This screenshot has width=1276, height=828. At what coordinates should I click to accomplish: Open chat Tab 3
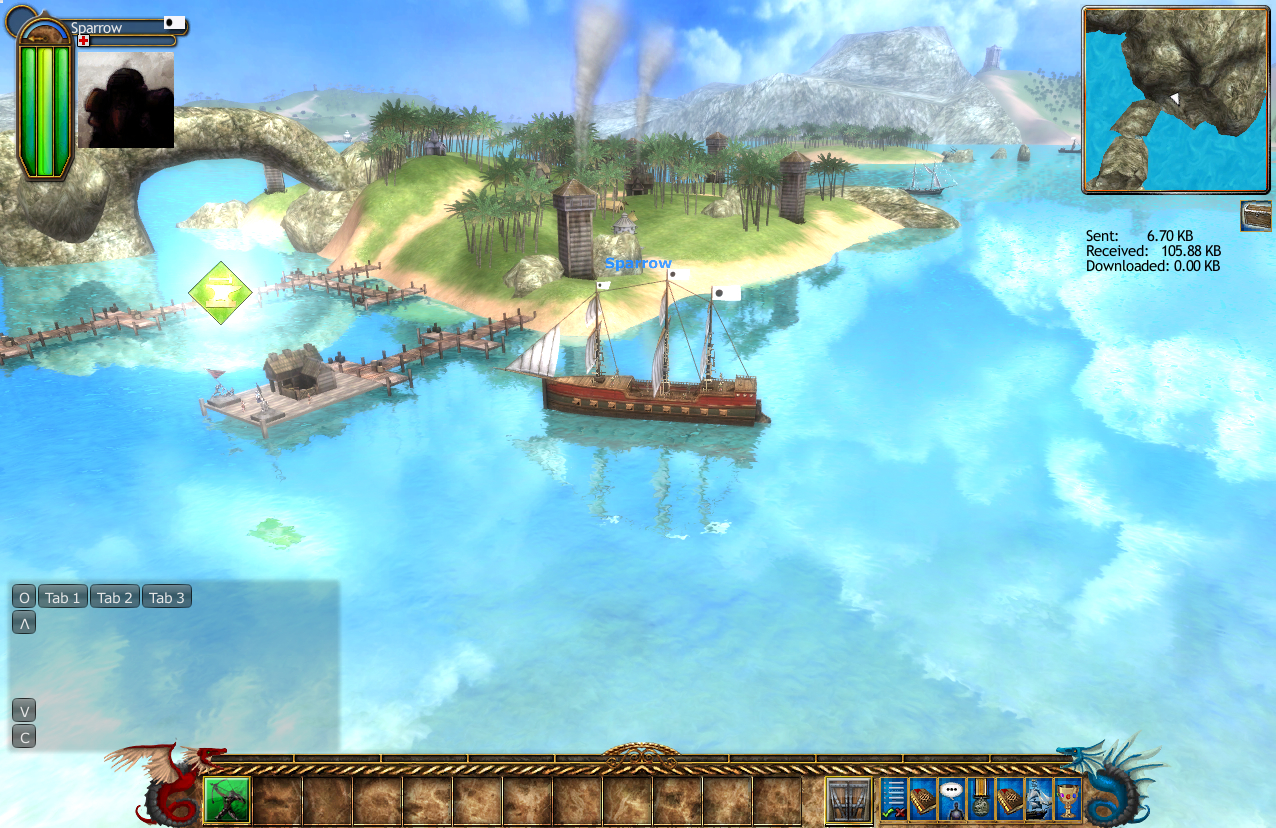pyautogui.click(x=166, y=597)
